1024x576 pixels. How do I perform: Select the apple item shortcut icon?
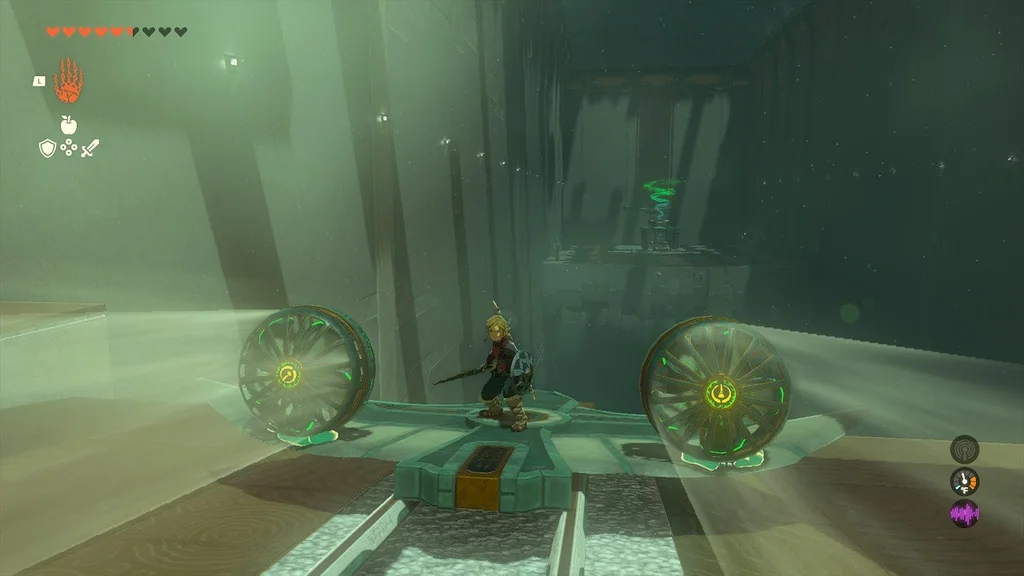click(68, 124)
